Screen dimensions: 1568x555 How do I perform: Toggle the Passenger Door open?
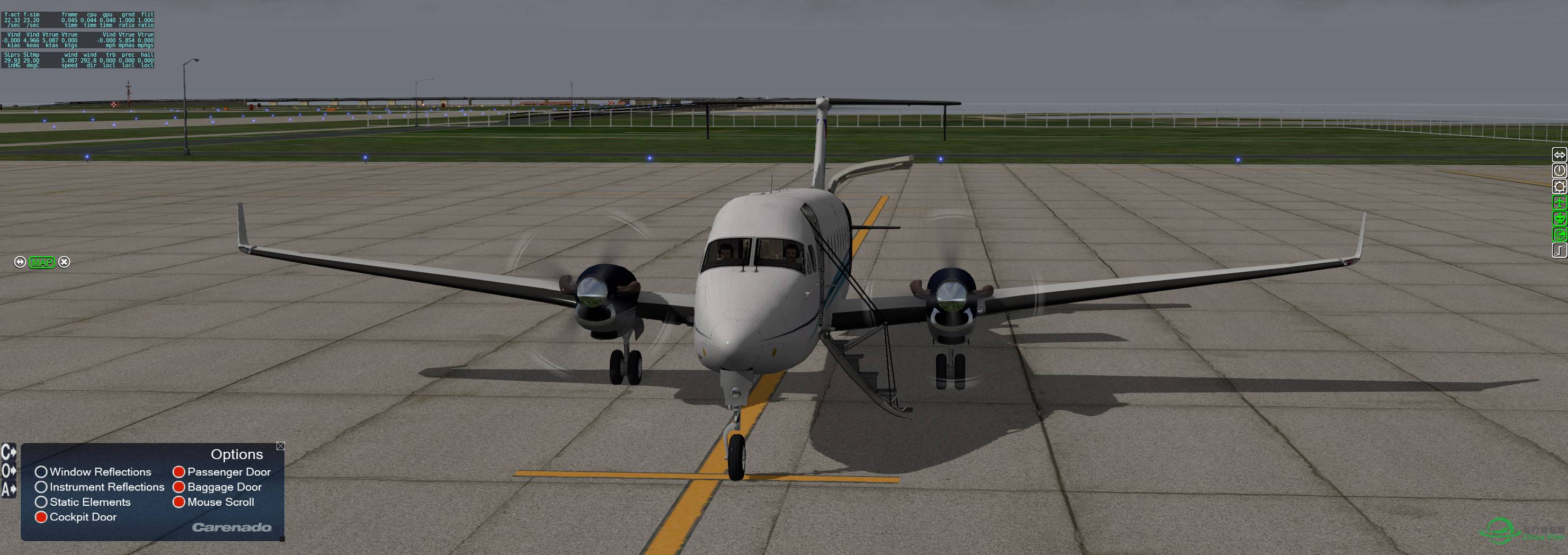(179, 472)
